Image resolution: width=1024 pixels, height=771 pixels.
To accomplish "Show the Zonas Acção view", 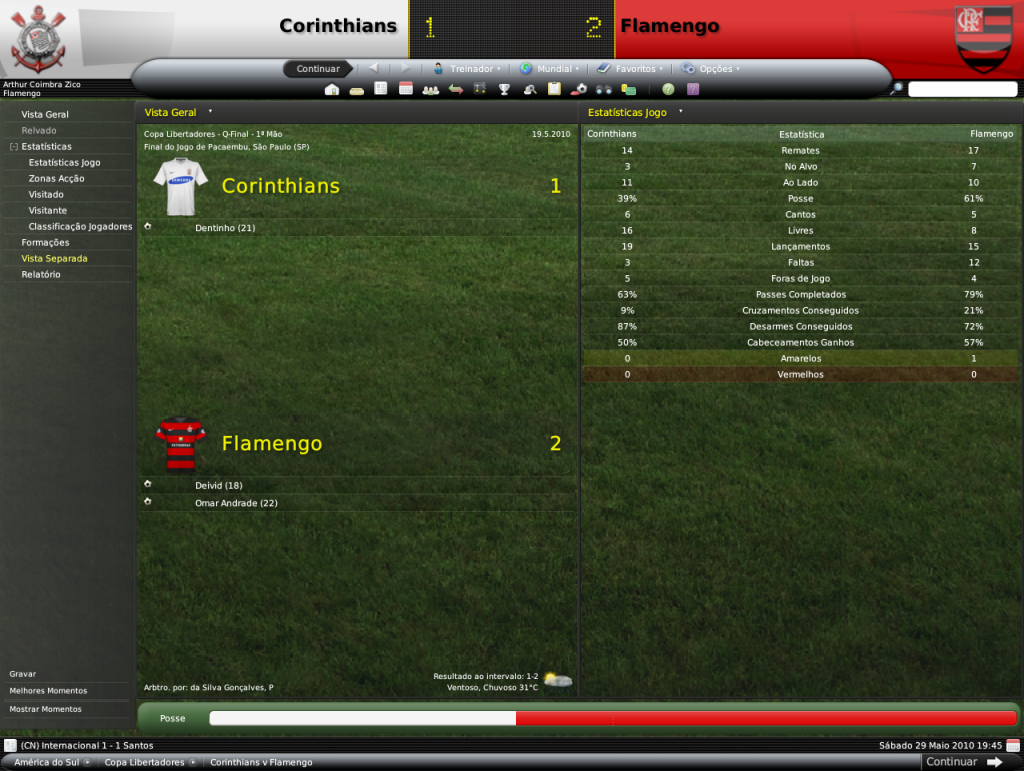I will (x=56, y=179).
